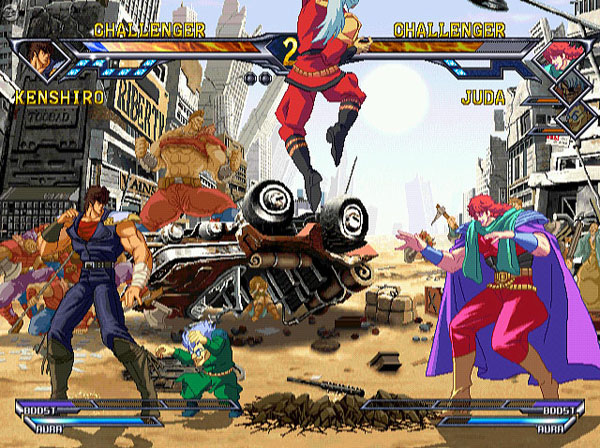
Task: Click Kenshiro's character portrait
Action: 41,58
